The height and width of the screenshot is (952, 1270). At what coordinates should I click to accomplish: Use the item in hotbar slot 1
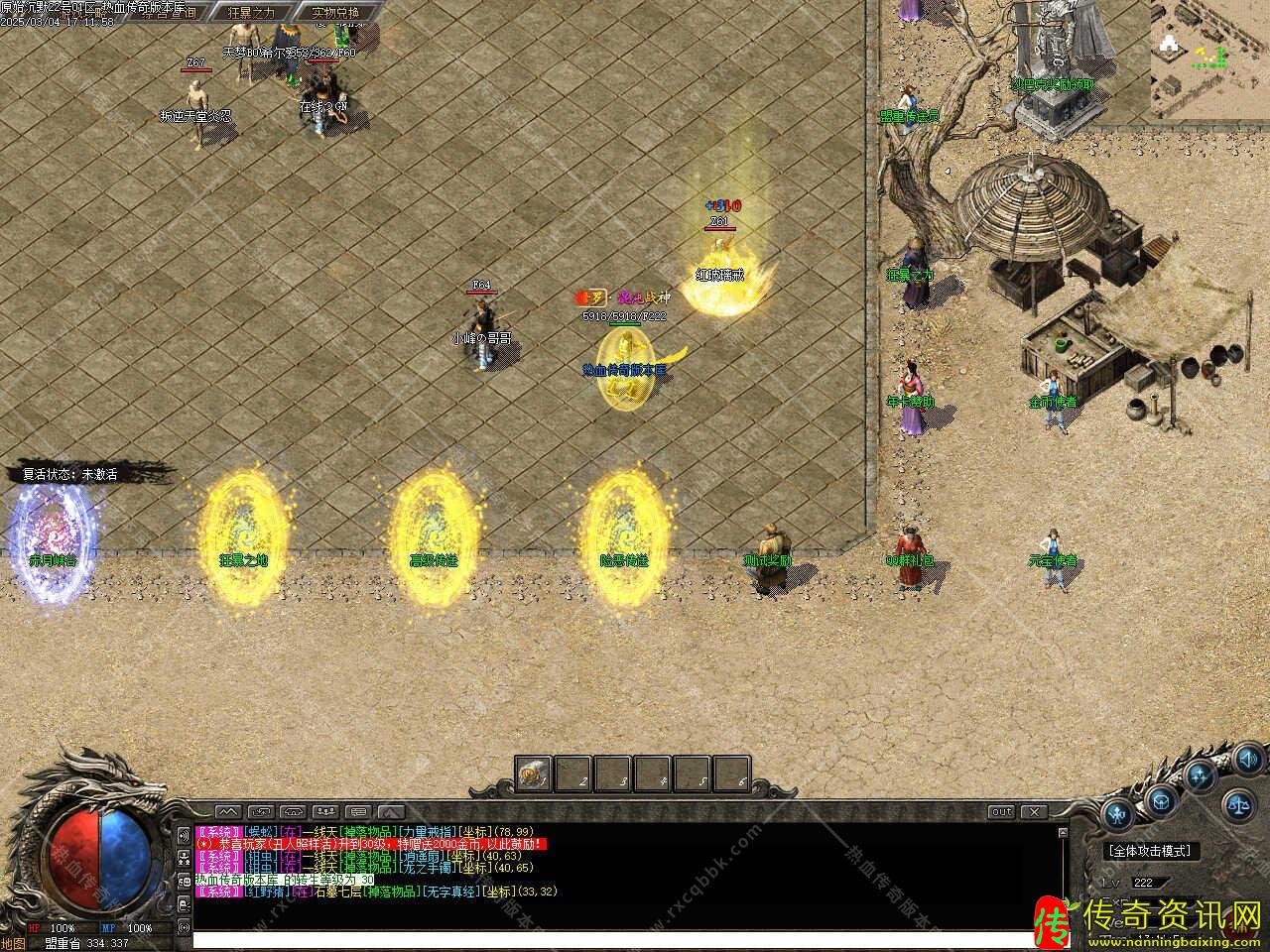[533, 773]
